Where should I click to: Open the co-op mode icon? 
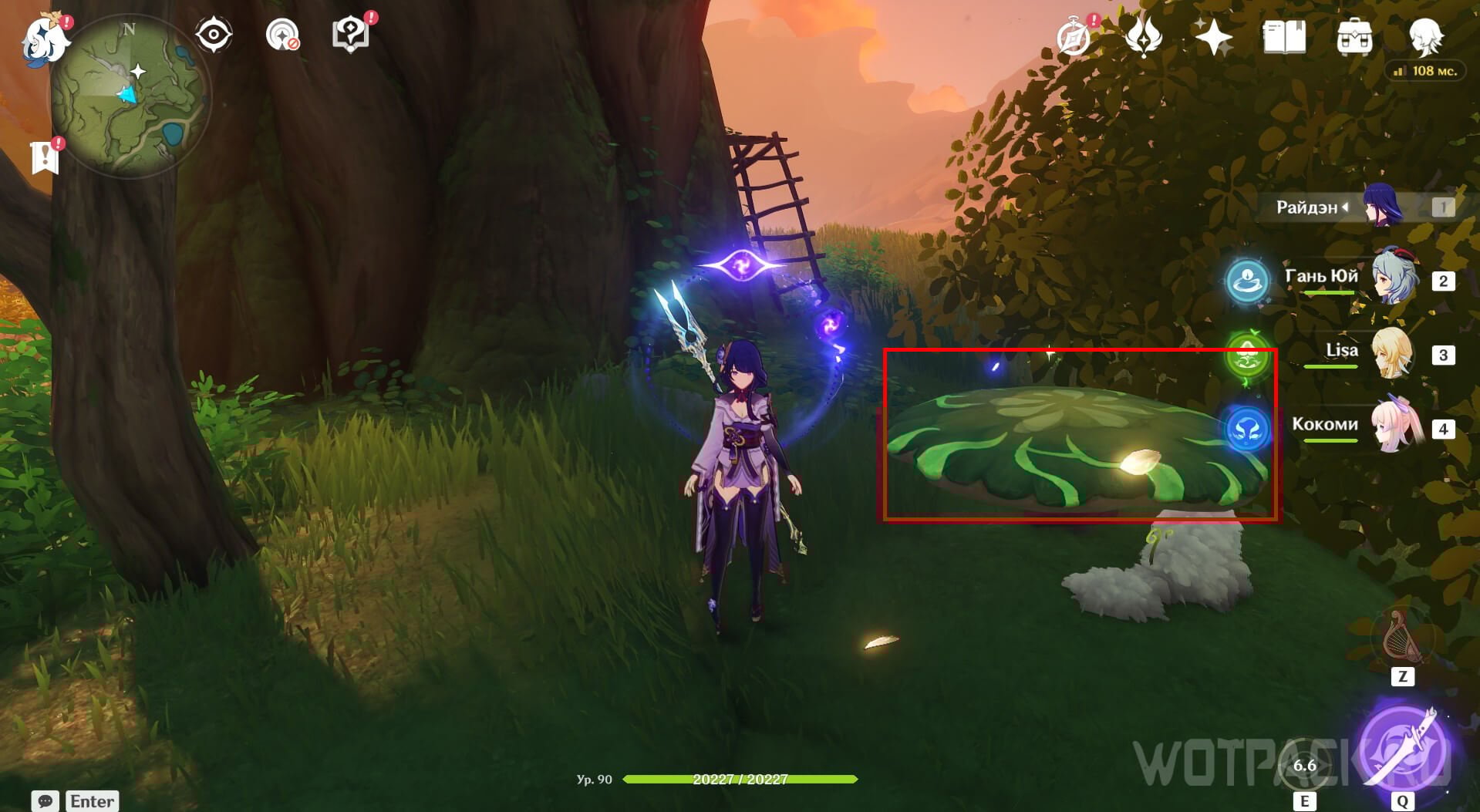pos(282,35)
